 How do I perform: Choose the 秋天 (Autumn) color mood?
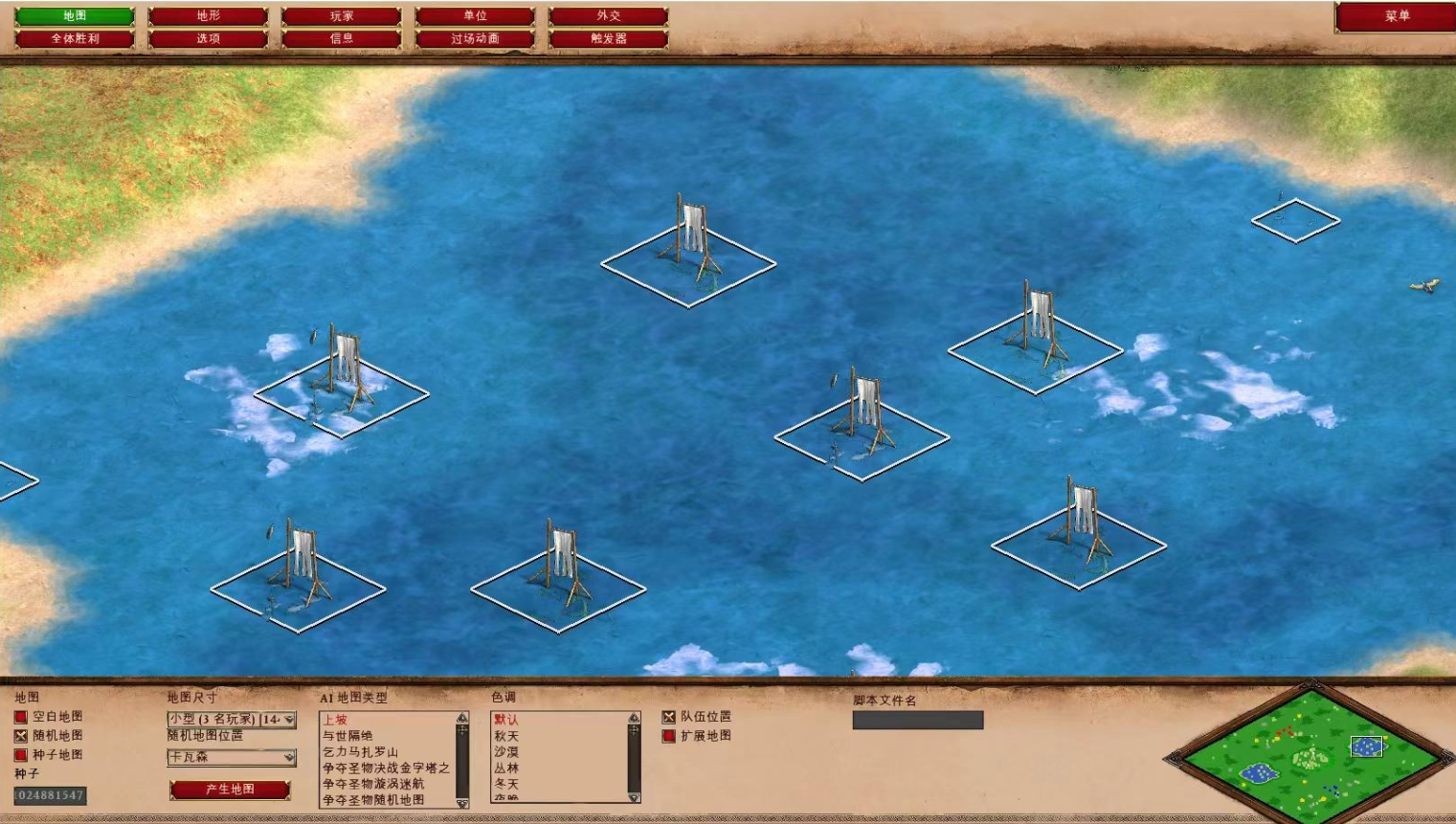click(506, 736)
